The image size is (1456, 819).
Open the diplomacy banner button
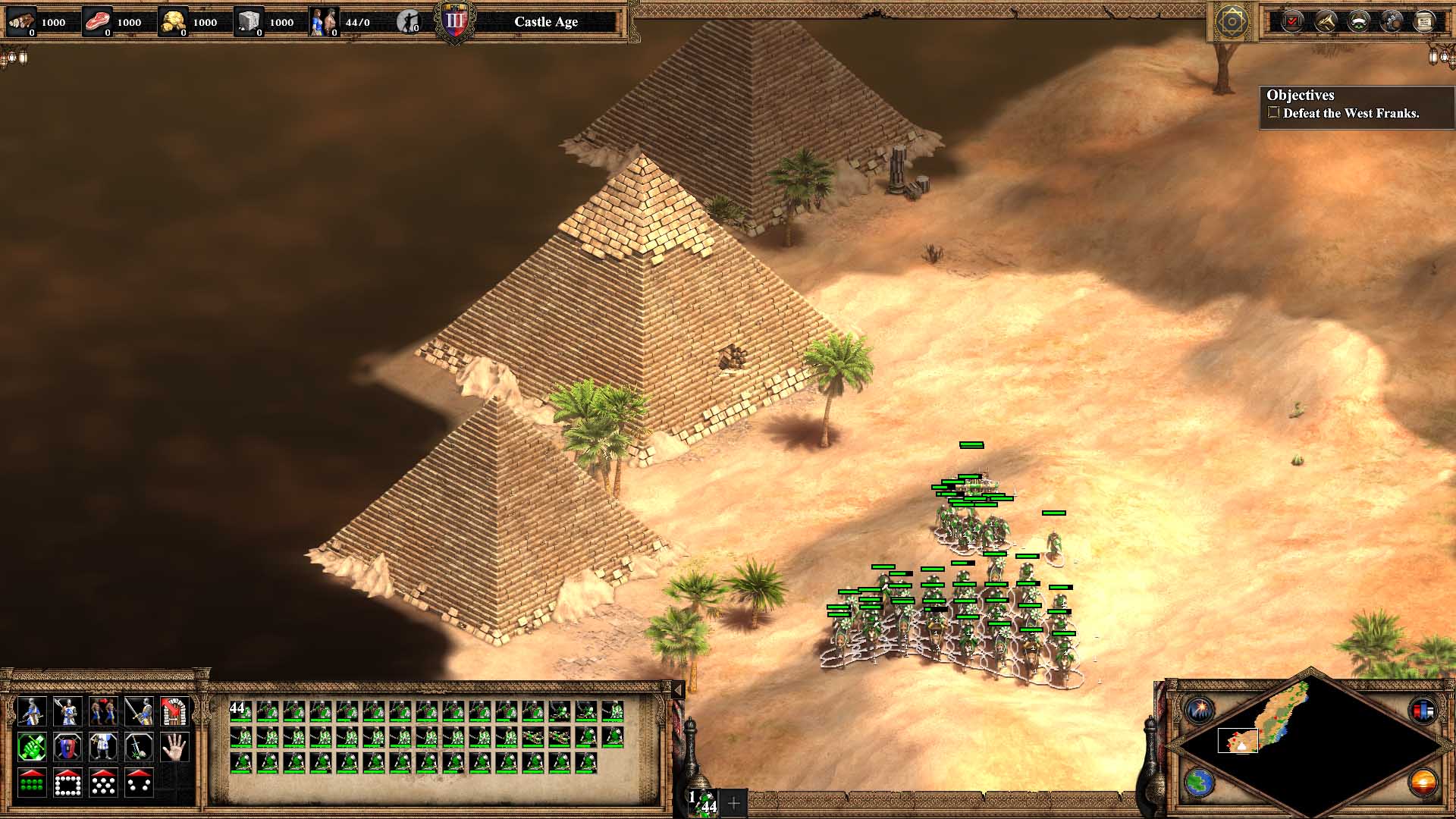pyautogui.click(x=1358, y=21)
